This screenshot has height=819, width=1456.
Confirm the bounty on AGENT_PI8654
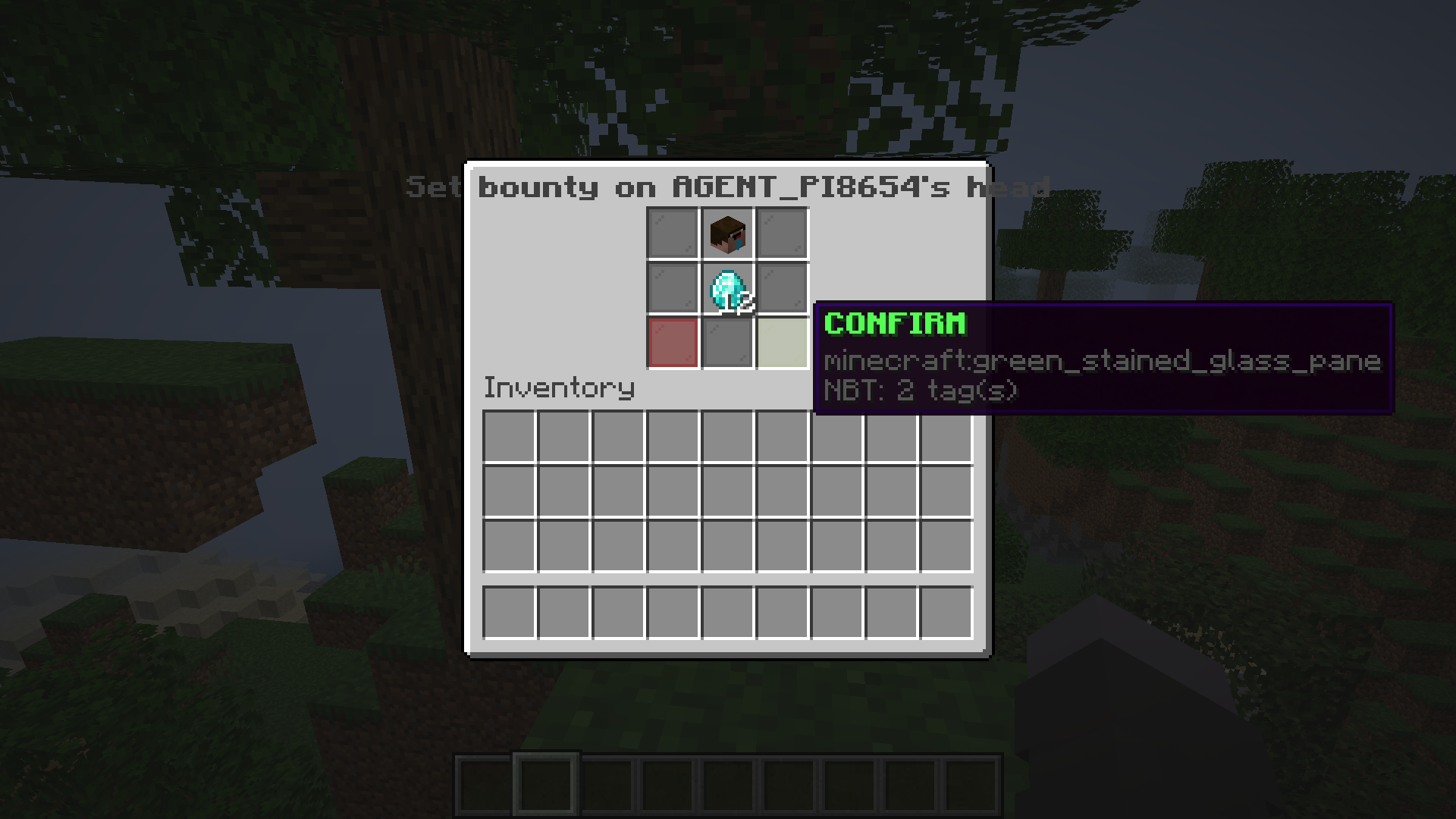click(x=782, y=344)
